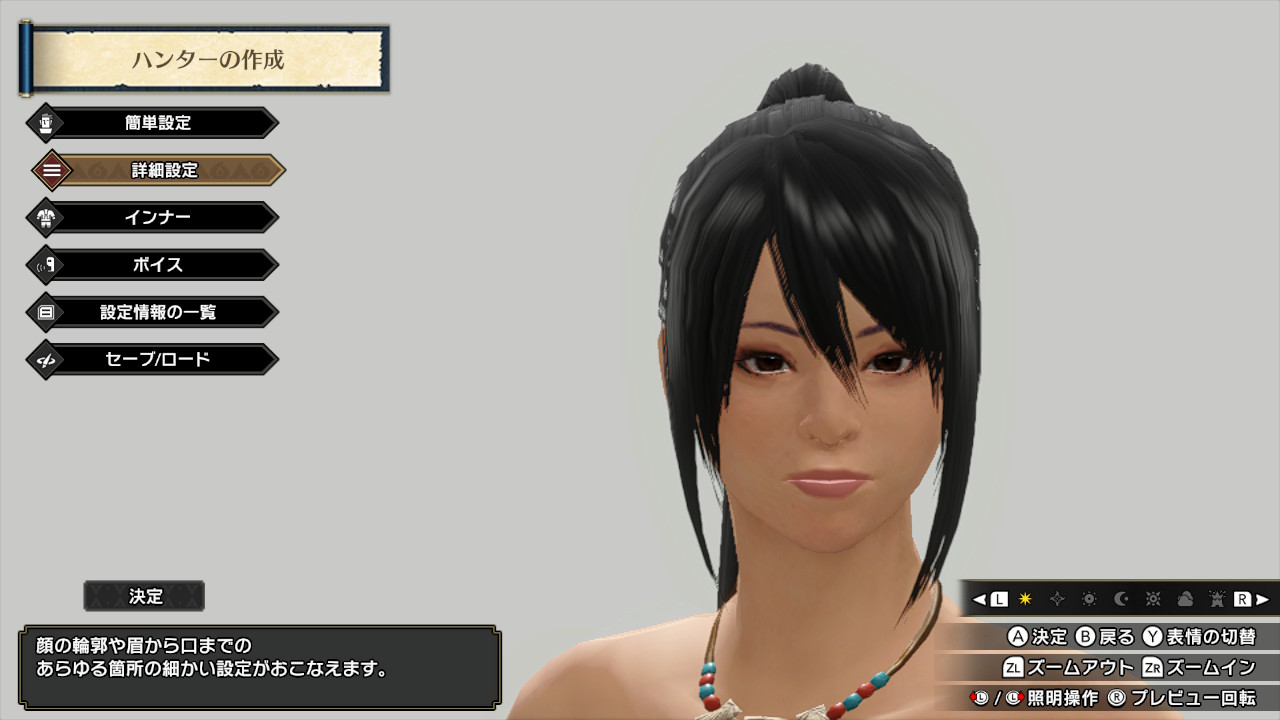The width and height of the screenshot is (1280, 720).
Task: Switch to the four-point sparkle lighting preset
Action: [x=1057, y=599]
